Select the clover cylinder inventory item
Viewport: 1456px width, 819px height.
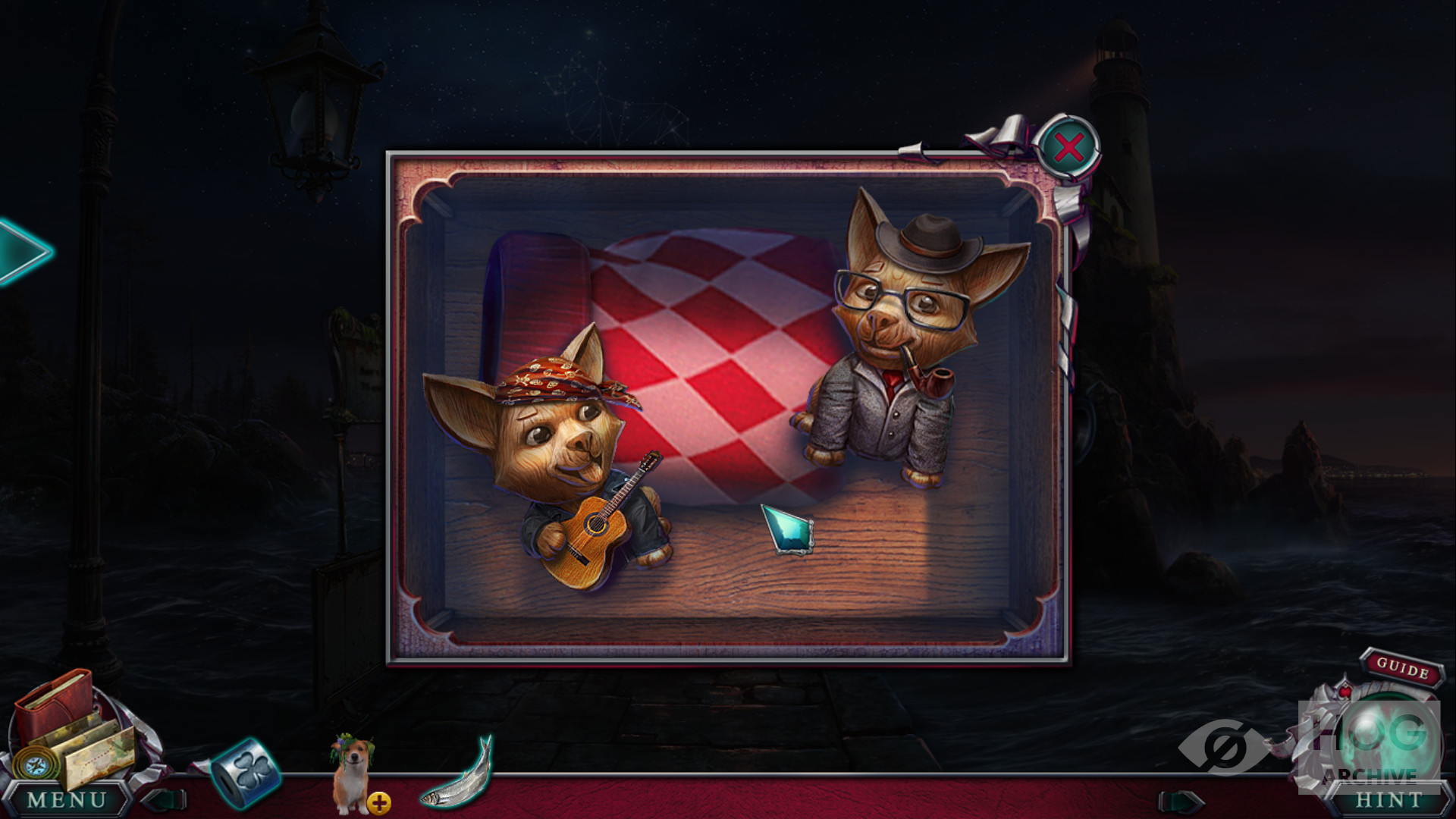(x=245, y=772)
